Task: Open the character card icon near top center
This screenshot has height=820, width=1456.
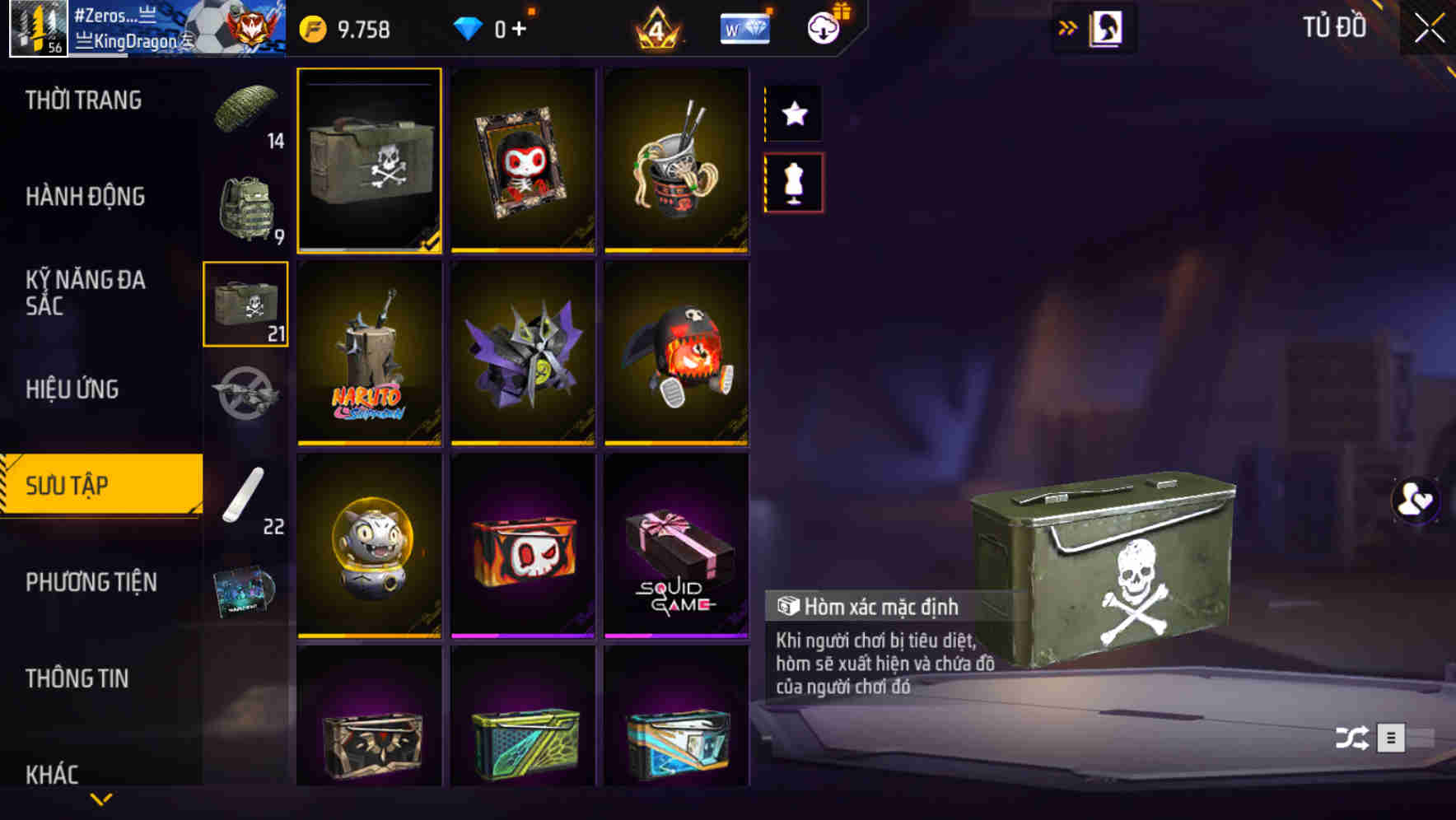Action: [1106, 26]
